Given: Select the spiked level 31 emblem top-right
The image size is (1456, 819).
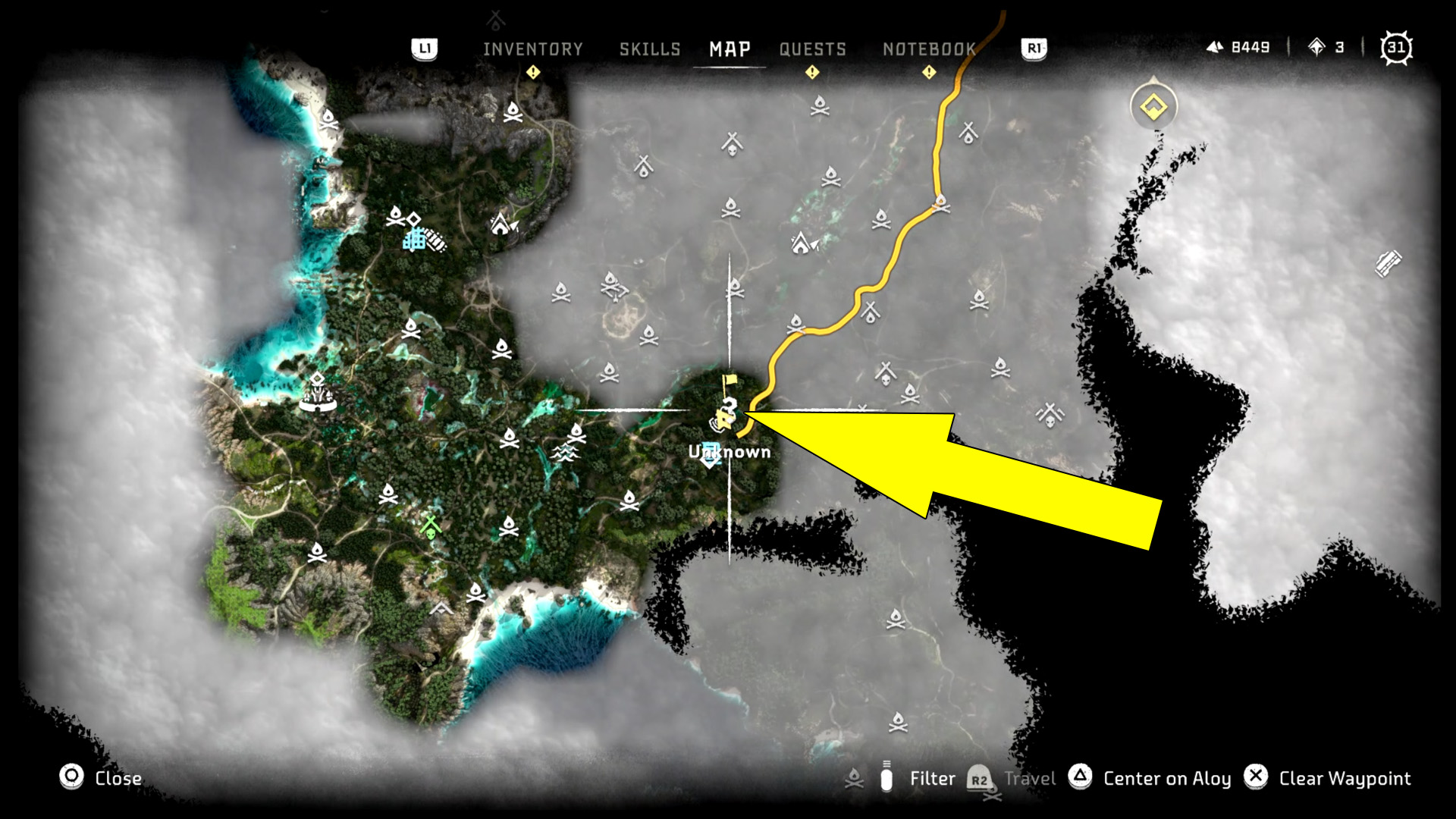Looking at the screenshot, I should [x=1395, y=47].
